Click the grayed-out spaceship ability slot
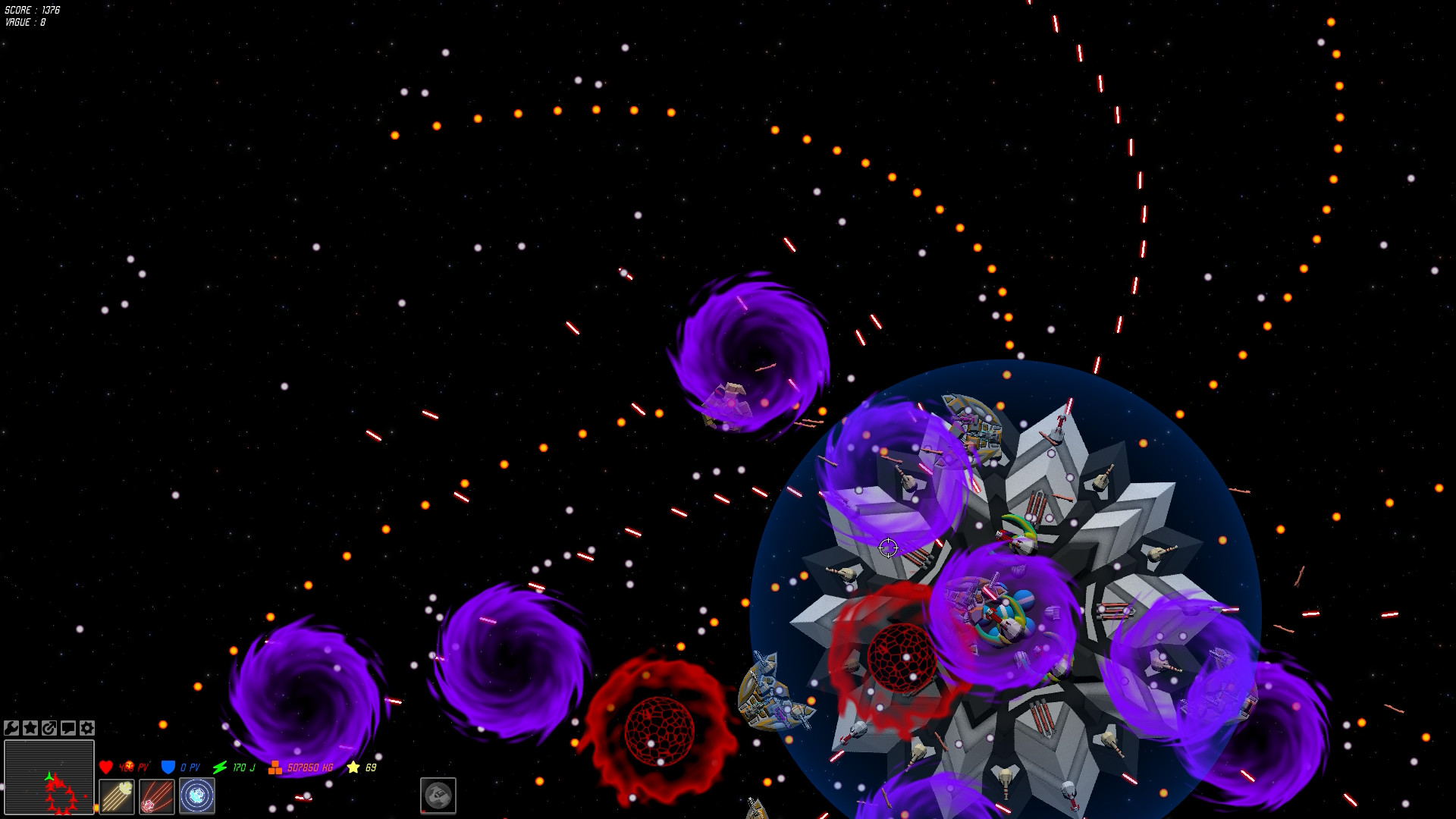The height and width of the screenshot is (819, 1456). 438,795
